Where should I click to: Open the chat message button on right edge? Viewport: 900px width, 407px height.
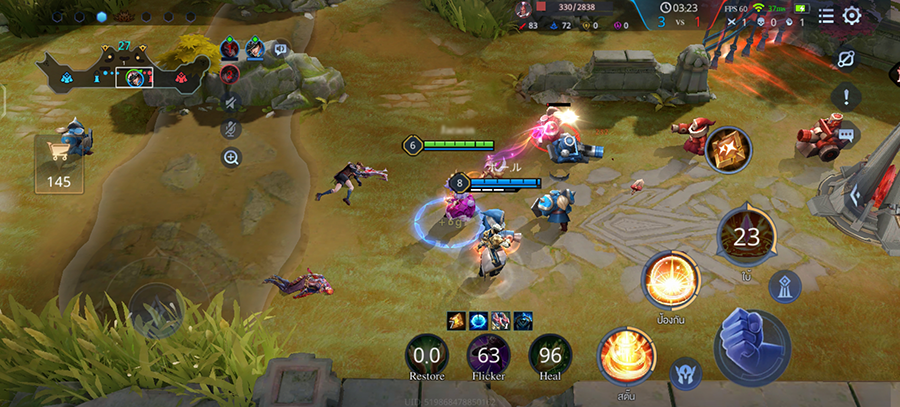click(x=847, y=134)
